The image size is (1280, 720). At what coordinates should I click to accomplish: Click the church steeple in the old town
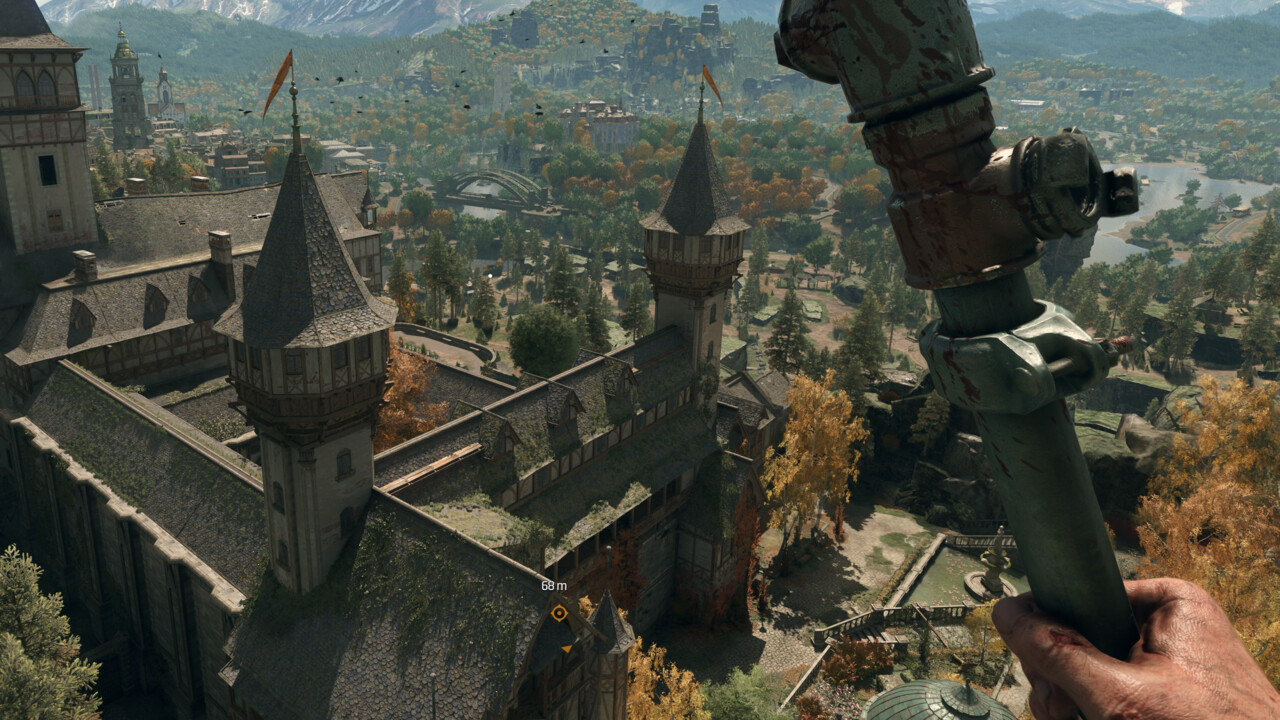163,72
